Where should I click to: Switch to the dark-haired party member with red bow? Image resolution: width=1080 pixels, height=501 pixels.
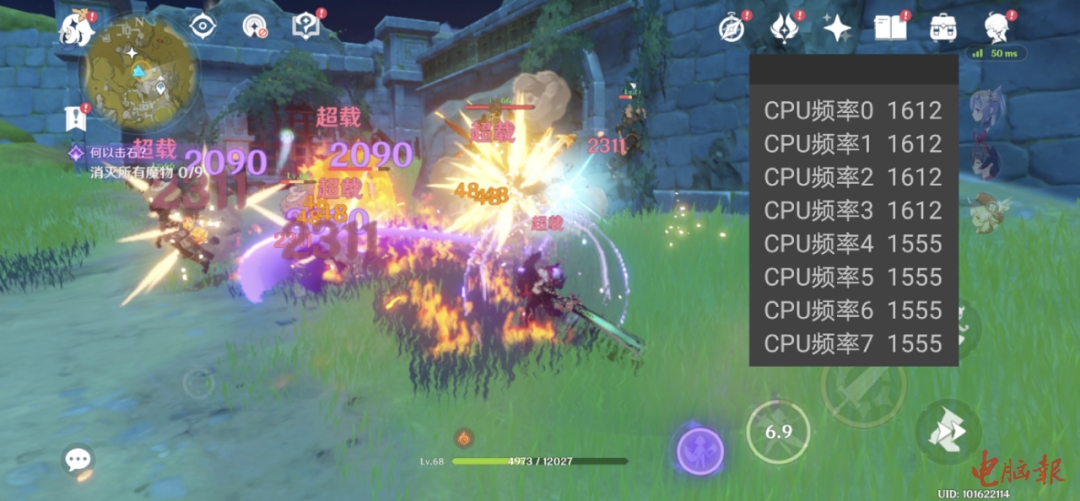[985, 157]
